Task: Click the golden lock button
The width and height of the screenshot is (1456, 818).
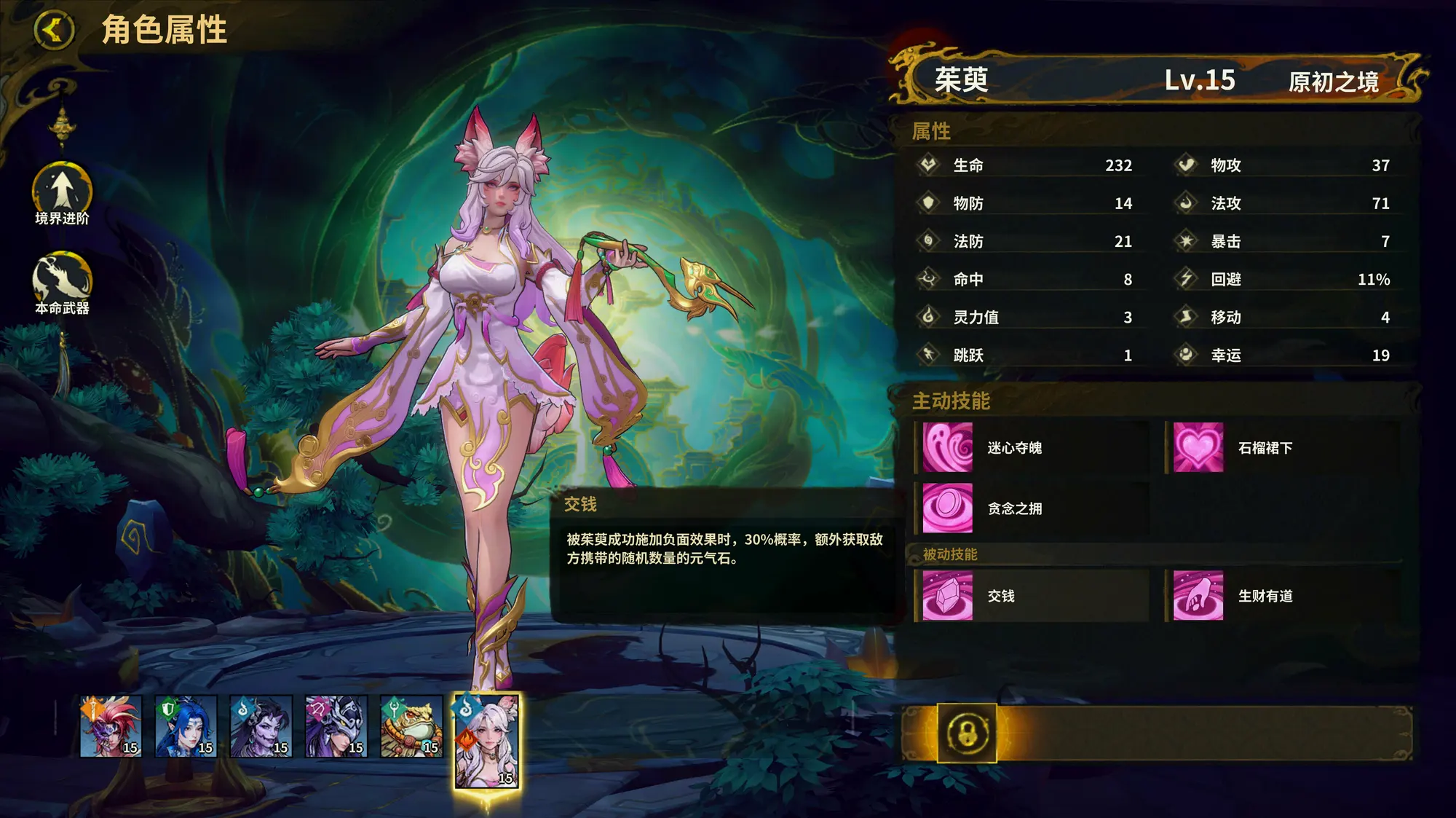Action: click(967, 733)
